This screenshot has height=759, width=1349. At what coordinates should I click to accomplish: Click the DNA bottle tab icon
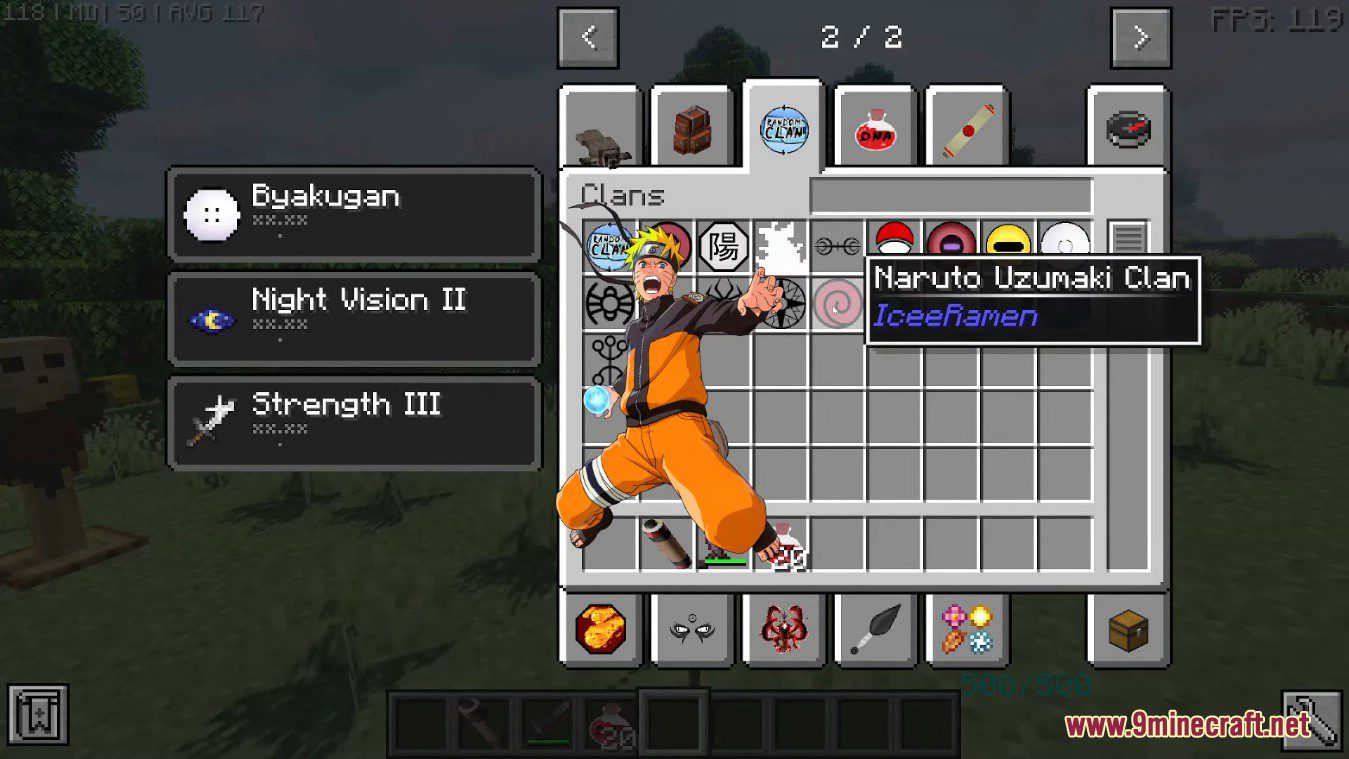(x=874, y=130)
